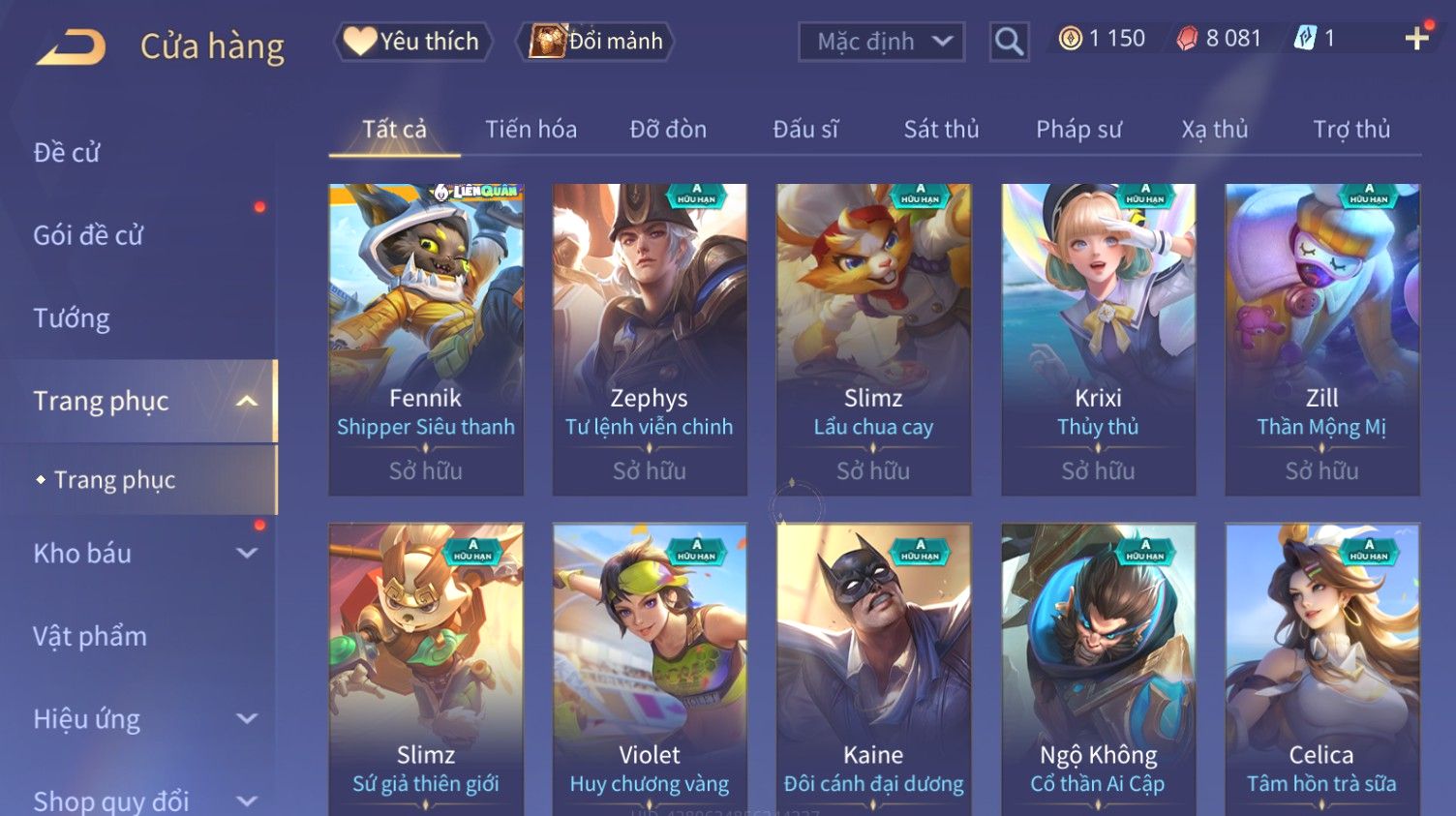Go back using the return arrow
The image size is (1456, 816).
click(71, 45)
